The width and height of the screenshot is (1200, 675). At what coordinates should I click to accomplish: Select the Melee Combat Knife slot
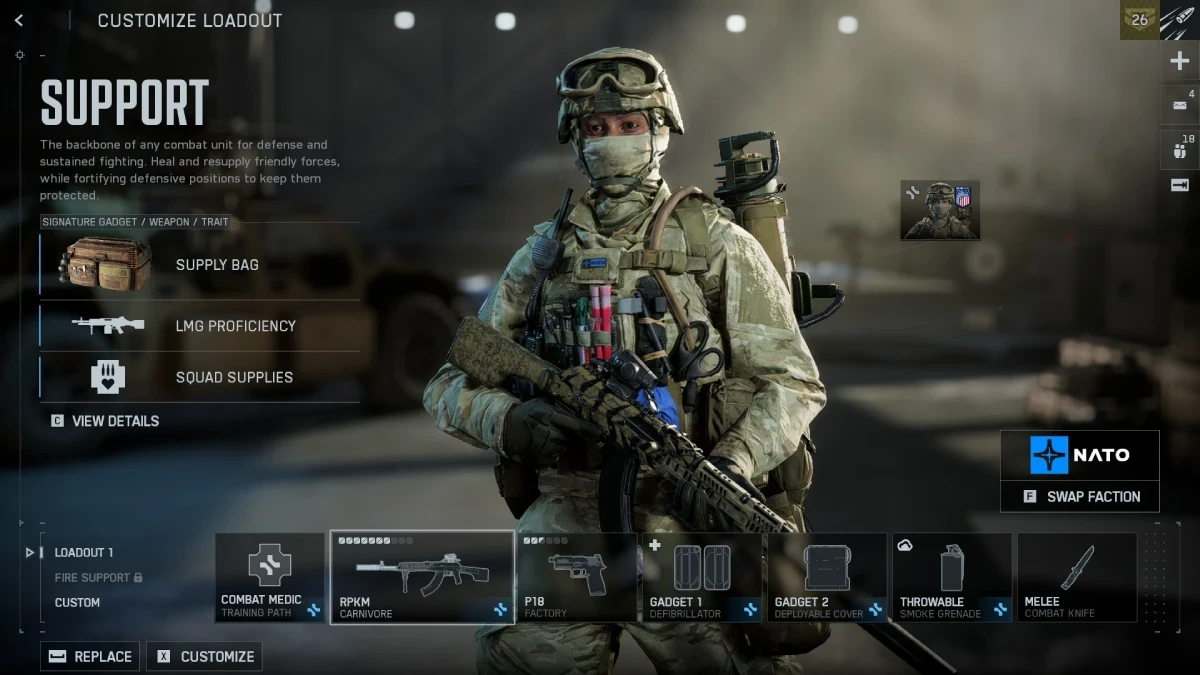(x=1077, y=578)
